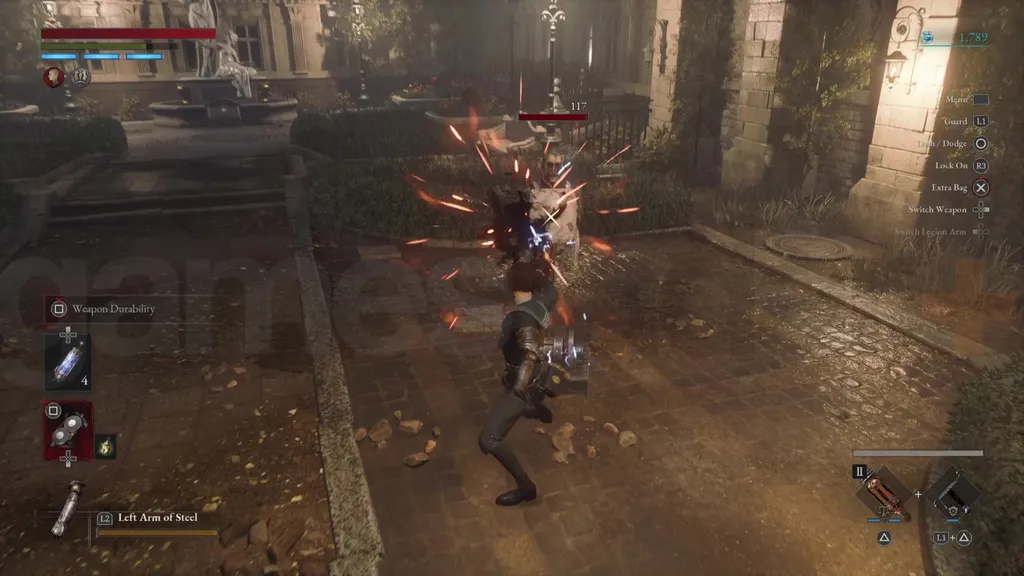Click the red head-profile status icon
1024x576 pixels.
(53, 76)
